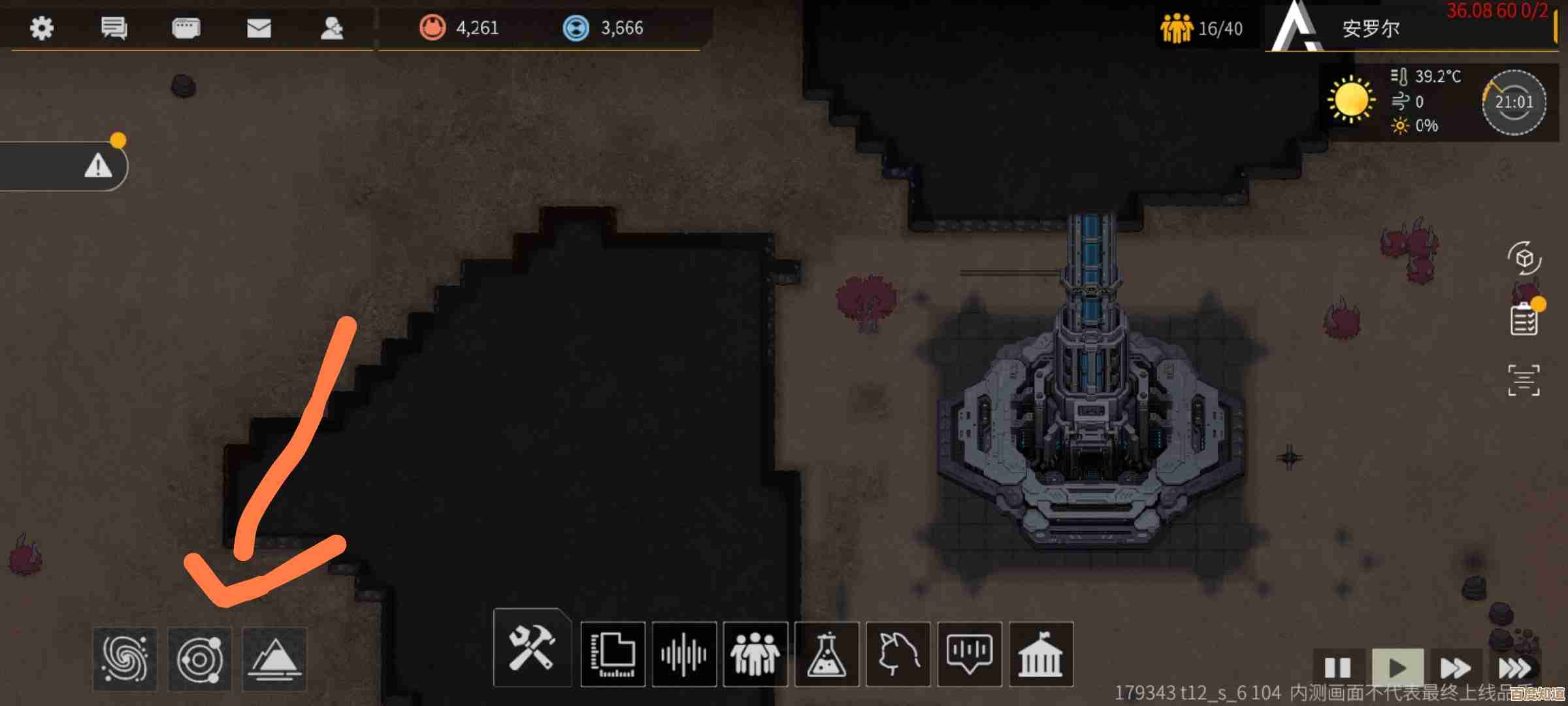Viewport: 1568px width, 706px height.
Task: Open the animal creature panel
Action: click(x=898, y=654)
